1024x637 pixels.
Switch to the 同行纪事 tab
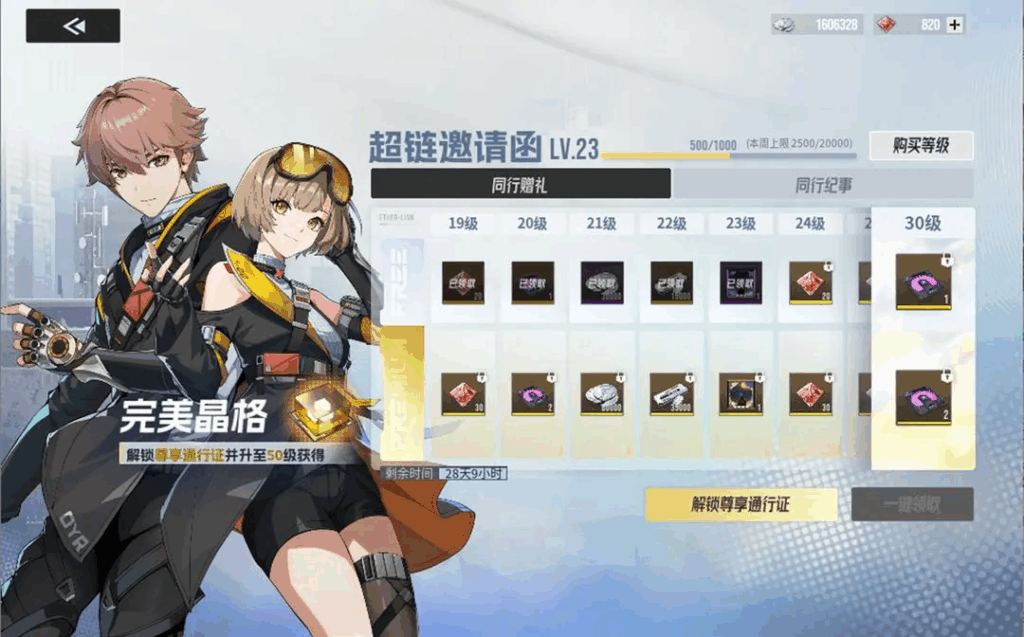pos(823,184)
